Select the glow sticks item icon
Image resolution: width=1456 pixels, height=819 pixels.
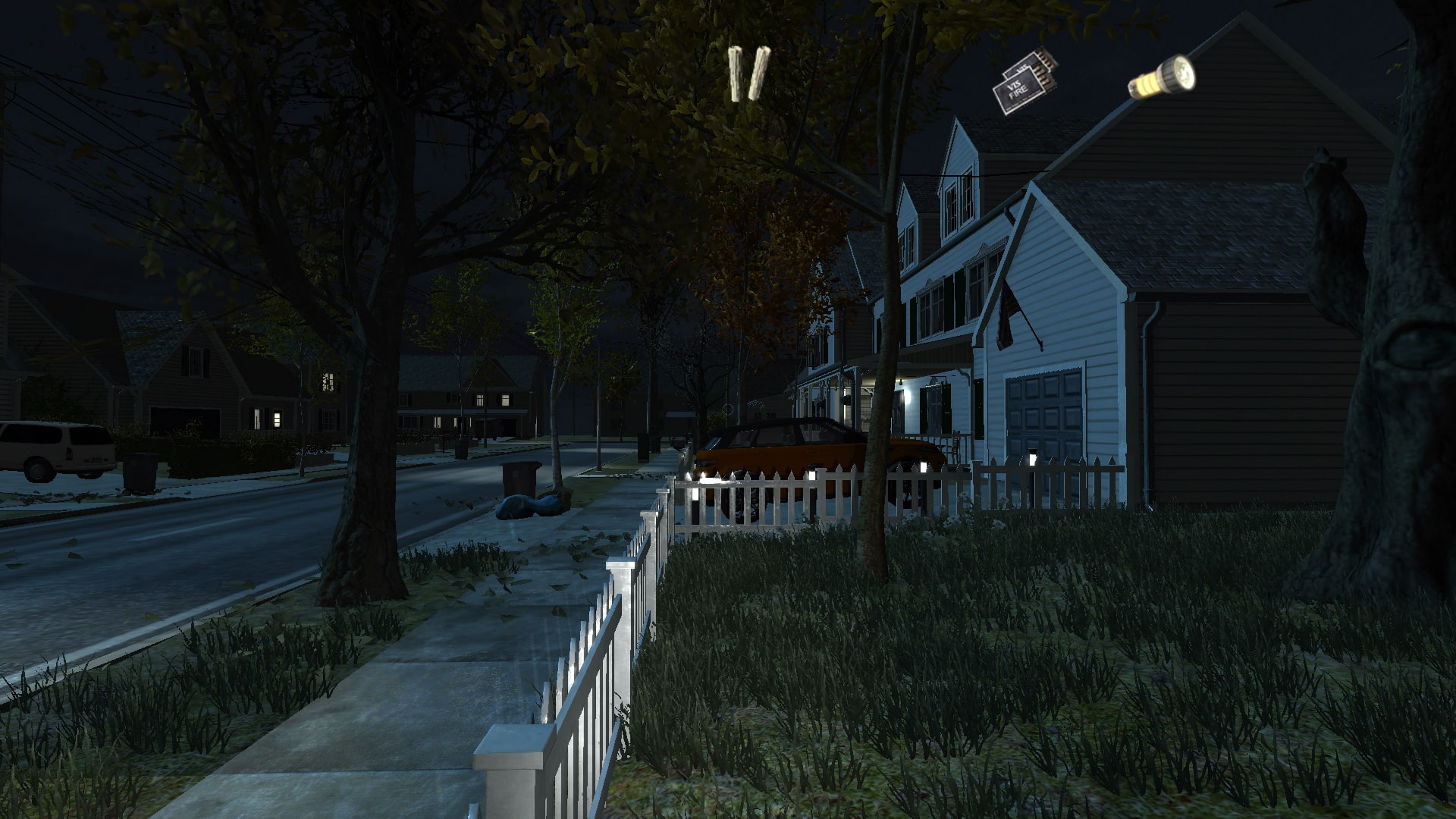click(x=749, y=74)
